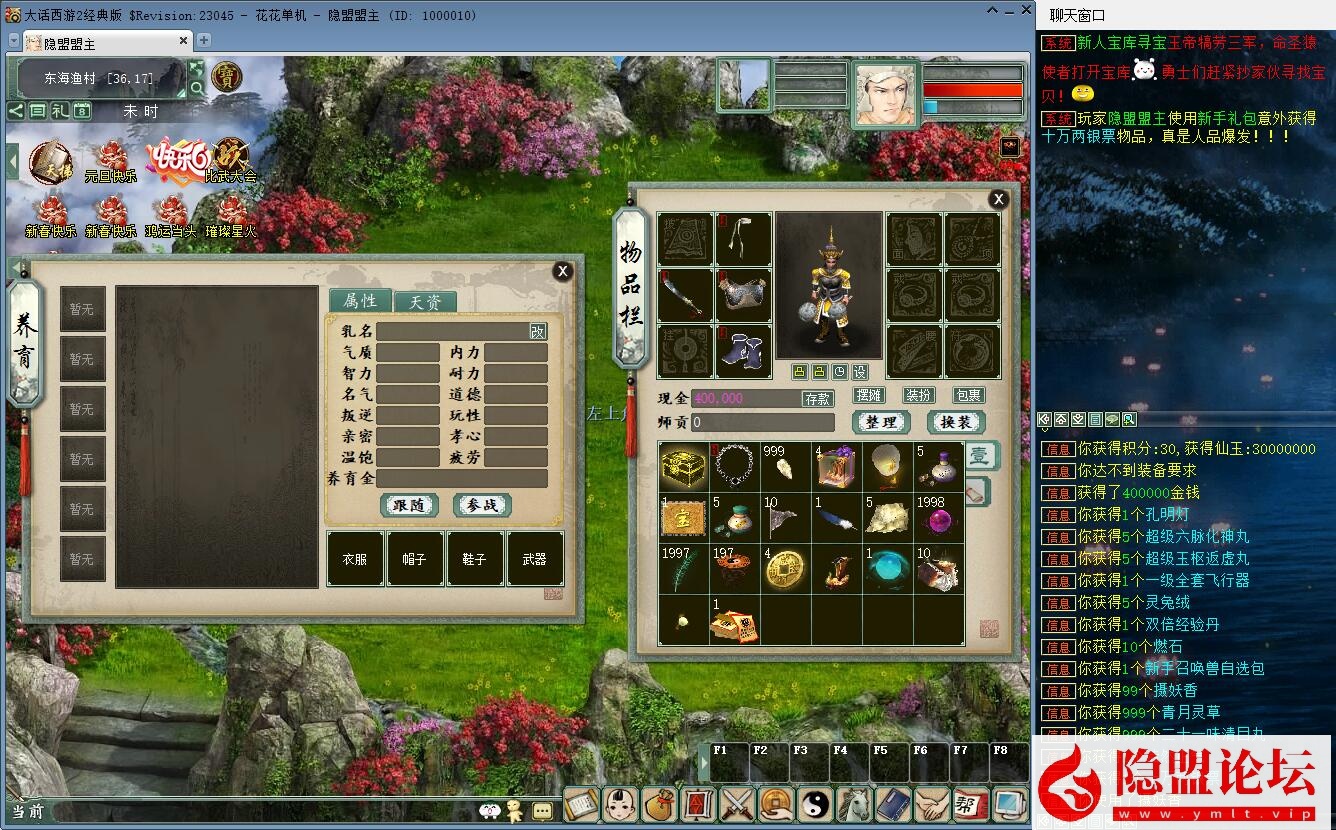The height and width of the screenshot is (830, 1336).
Task: Open the yin-yang skills icon on bottom bar
Action: 816,803
